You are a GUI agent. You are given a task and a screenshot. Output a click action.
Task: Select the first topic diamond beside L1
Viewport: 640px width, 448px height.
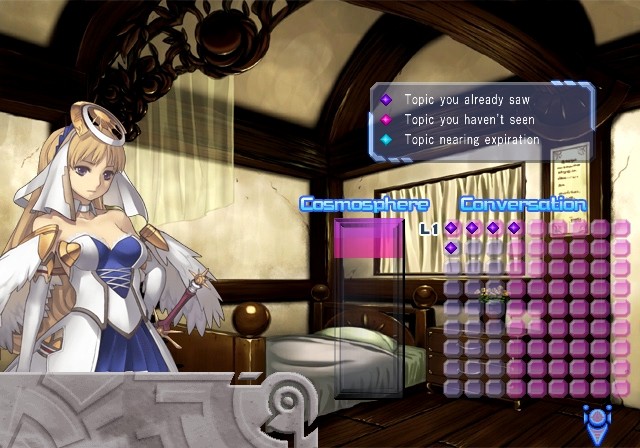click(x=451, y=228)
